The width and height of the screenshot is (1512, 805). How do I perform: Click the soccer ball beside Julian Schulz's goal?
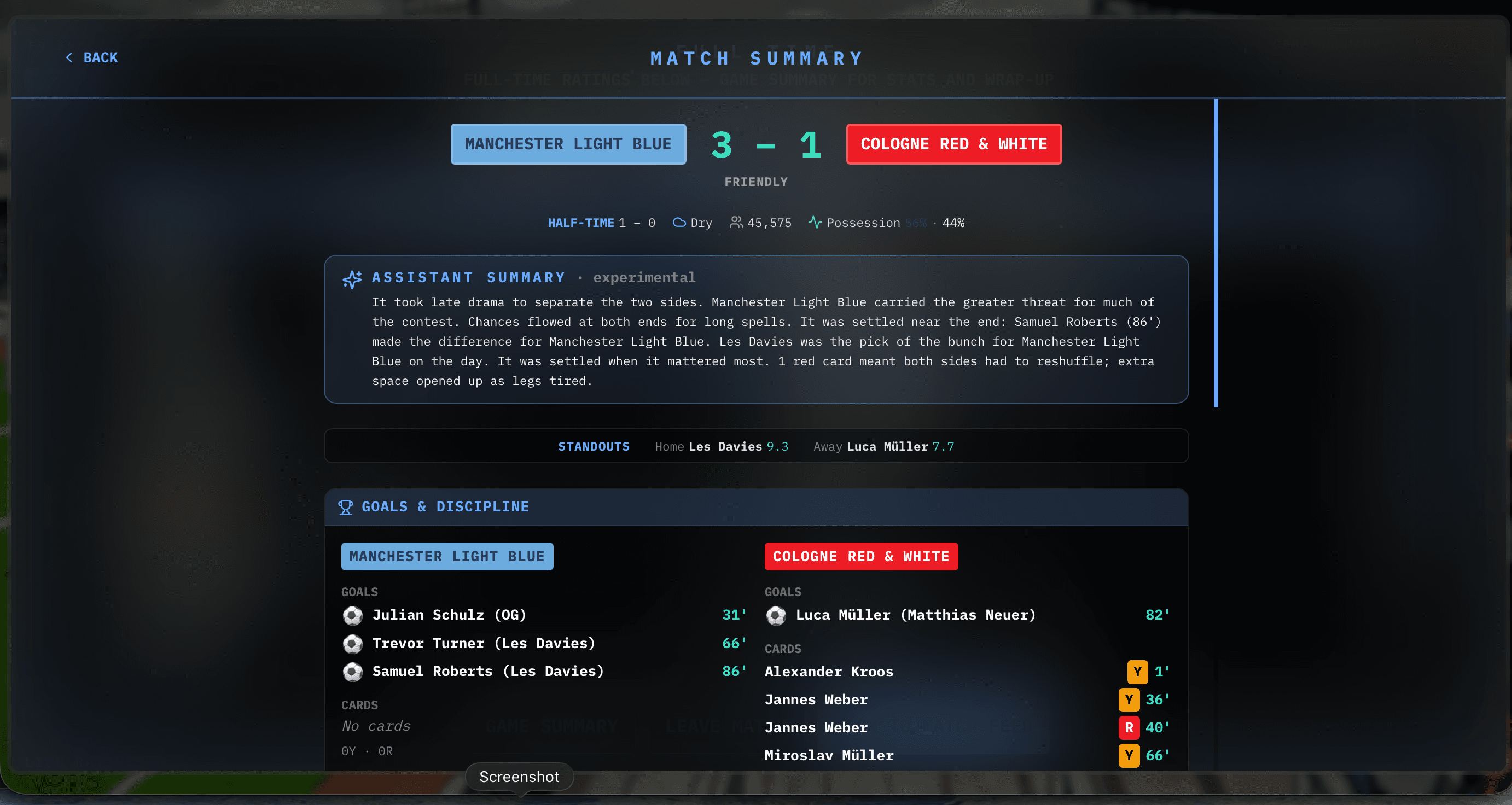(353, 615)
